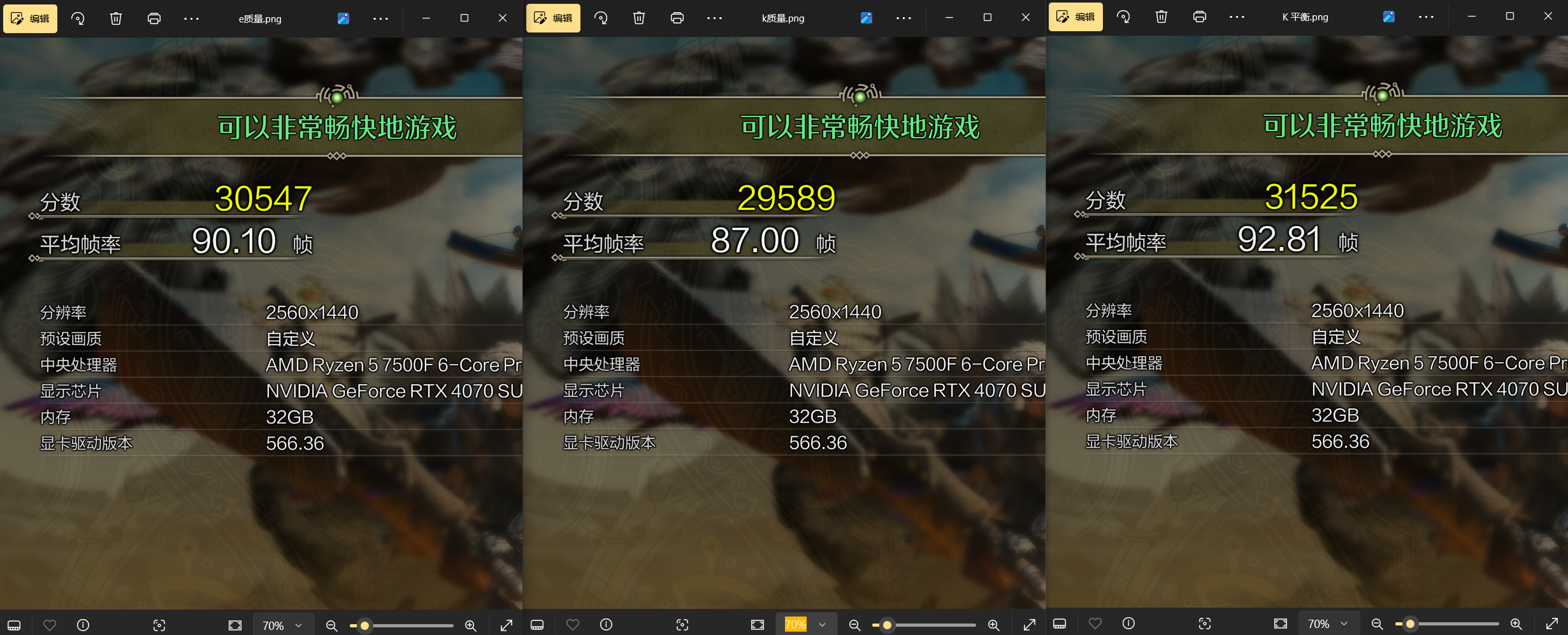Enter fullscreen view for e质量.png
Viewport: 1568px width, 635px height.
tap(505, 625)
